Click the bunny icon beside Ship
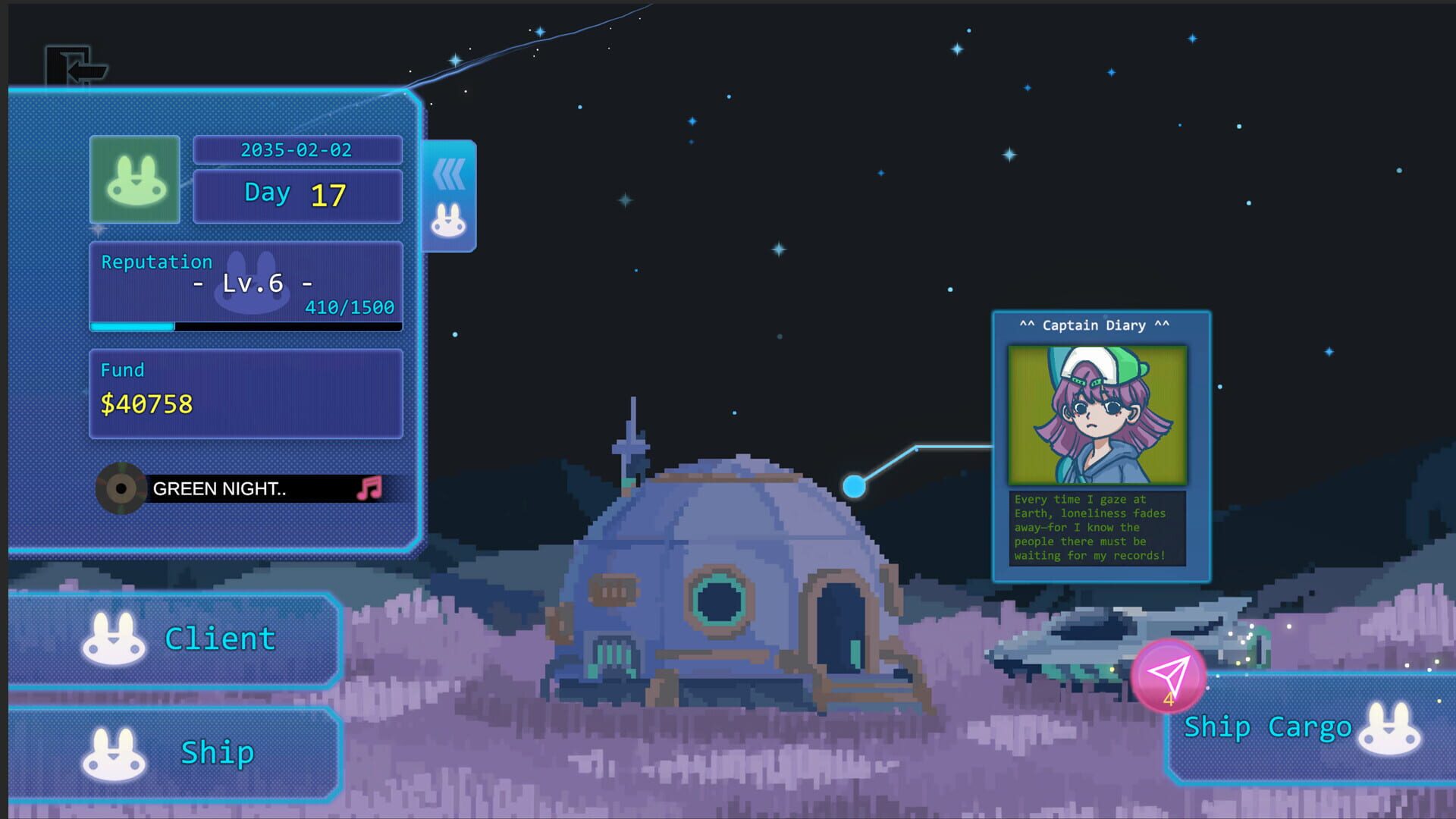The width and height of the screenshot is (1456, 819). coord(112,752)
